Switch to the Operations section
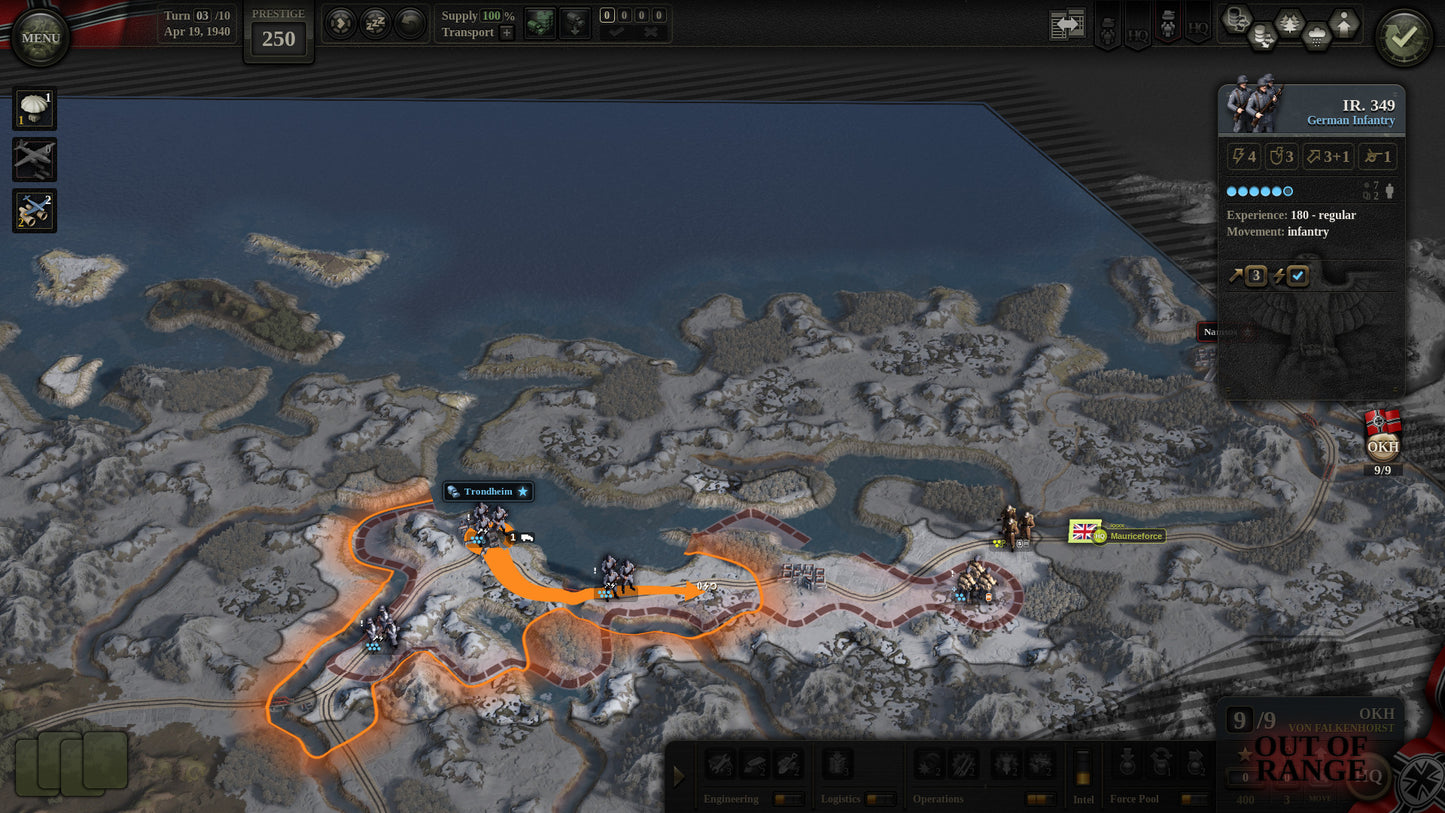 click(x=938, y=798)
